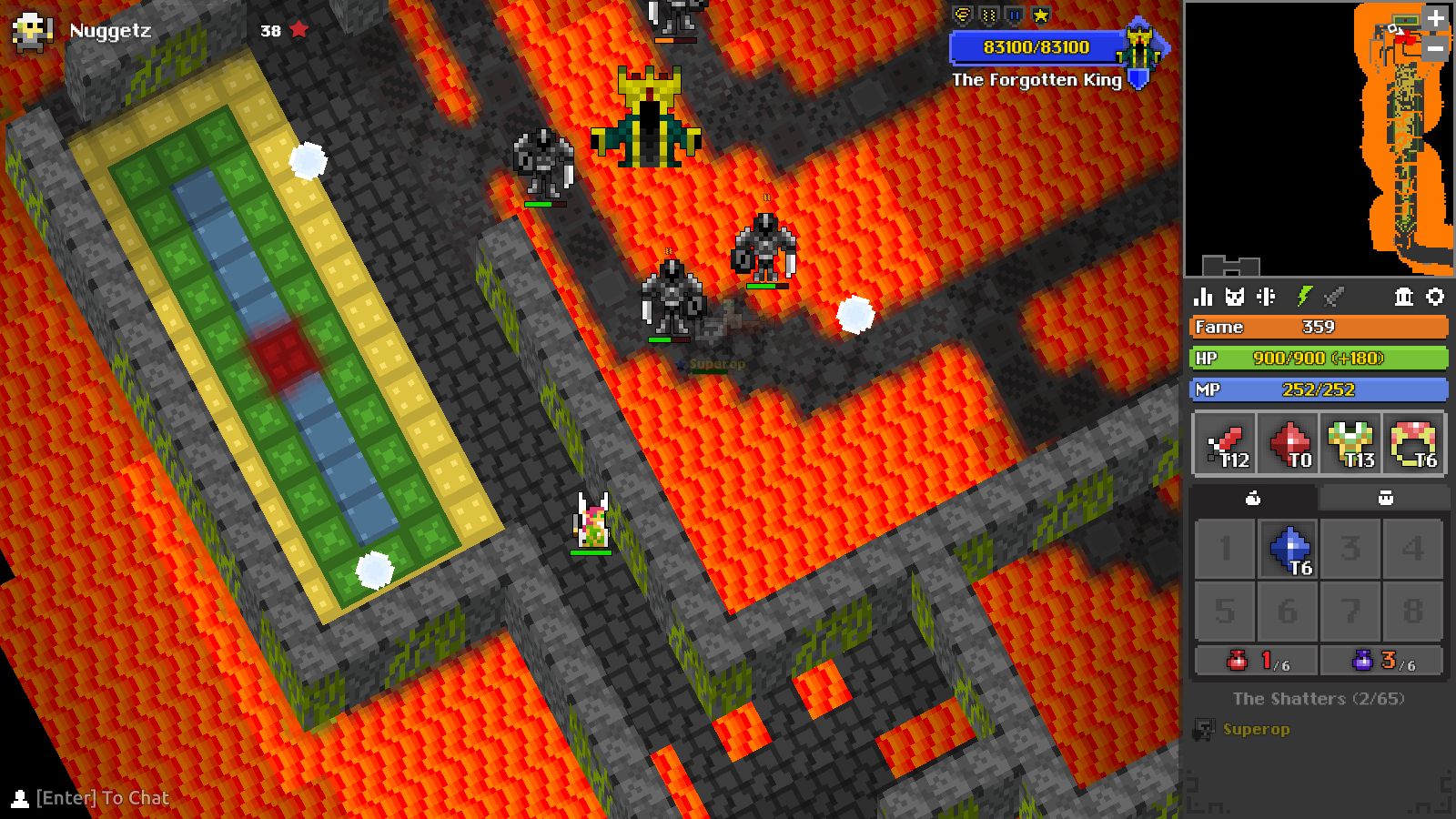Viewport: 1456px width, 819px height.
Task: Click The Shatters dungeon label
Action: point(1318,699)
